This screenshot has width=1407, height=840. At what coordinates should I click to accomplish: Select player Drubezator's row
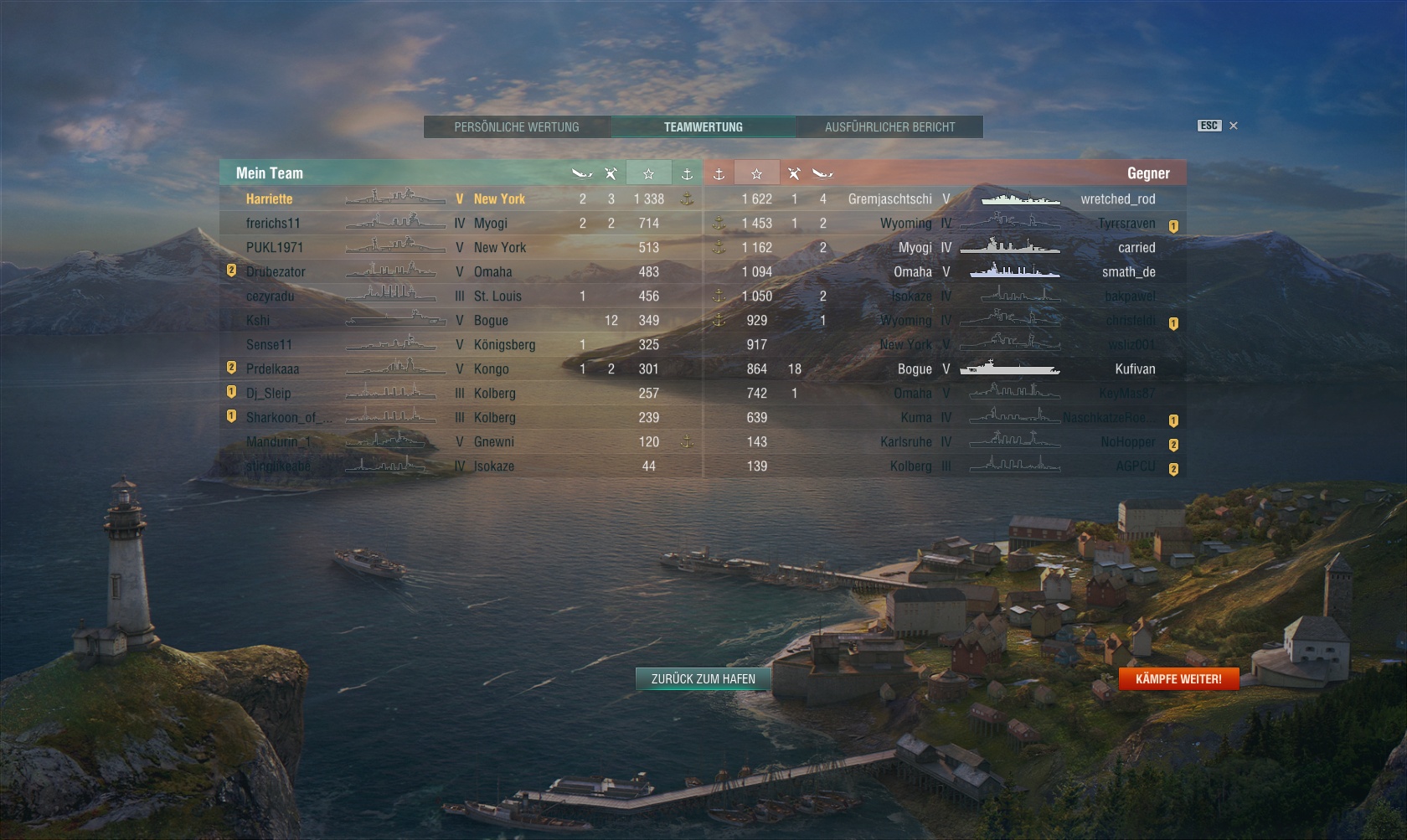click(x=276, y=272)
